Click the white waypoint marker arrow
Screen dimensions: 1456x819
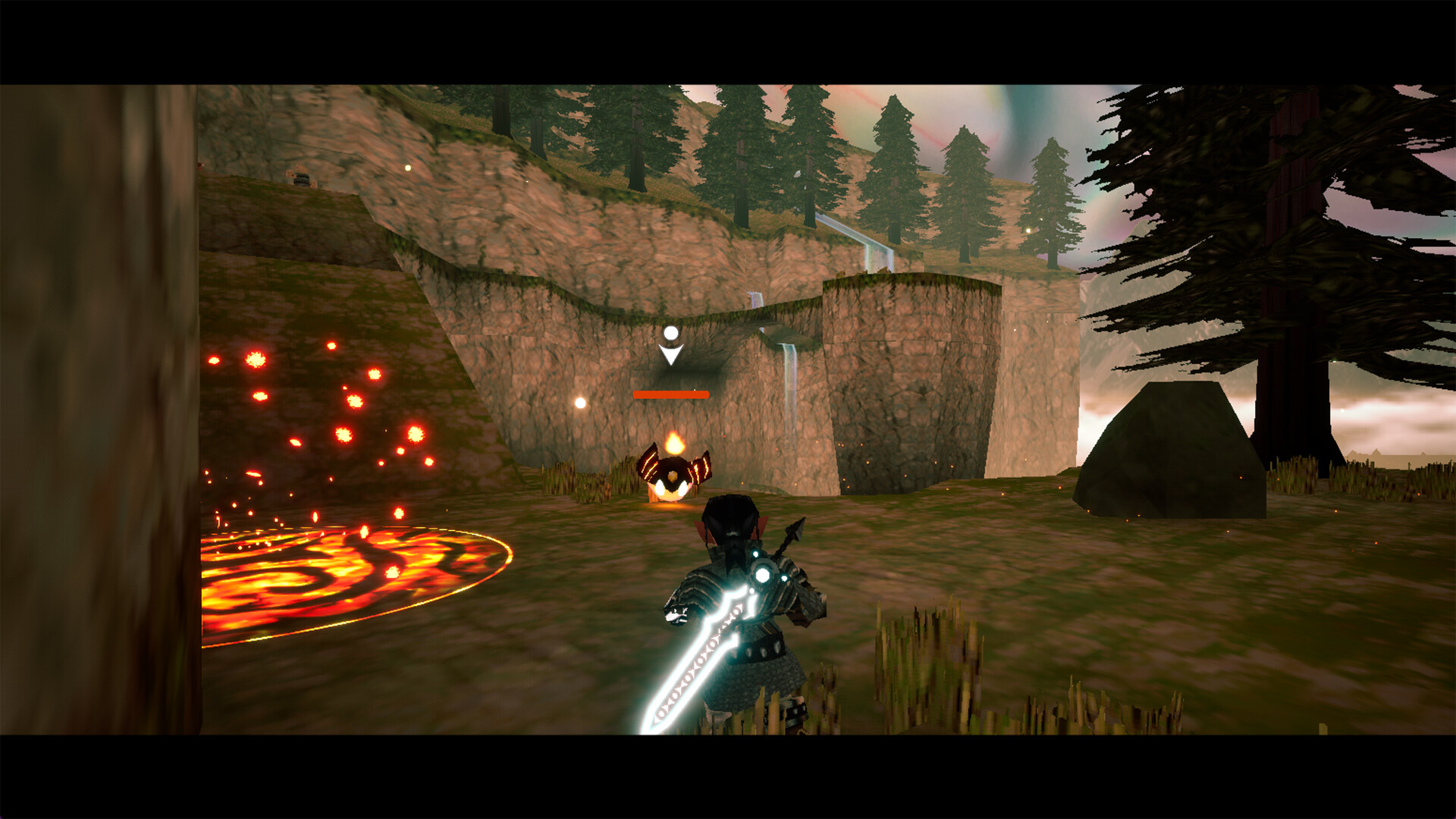coord(670,353)
